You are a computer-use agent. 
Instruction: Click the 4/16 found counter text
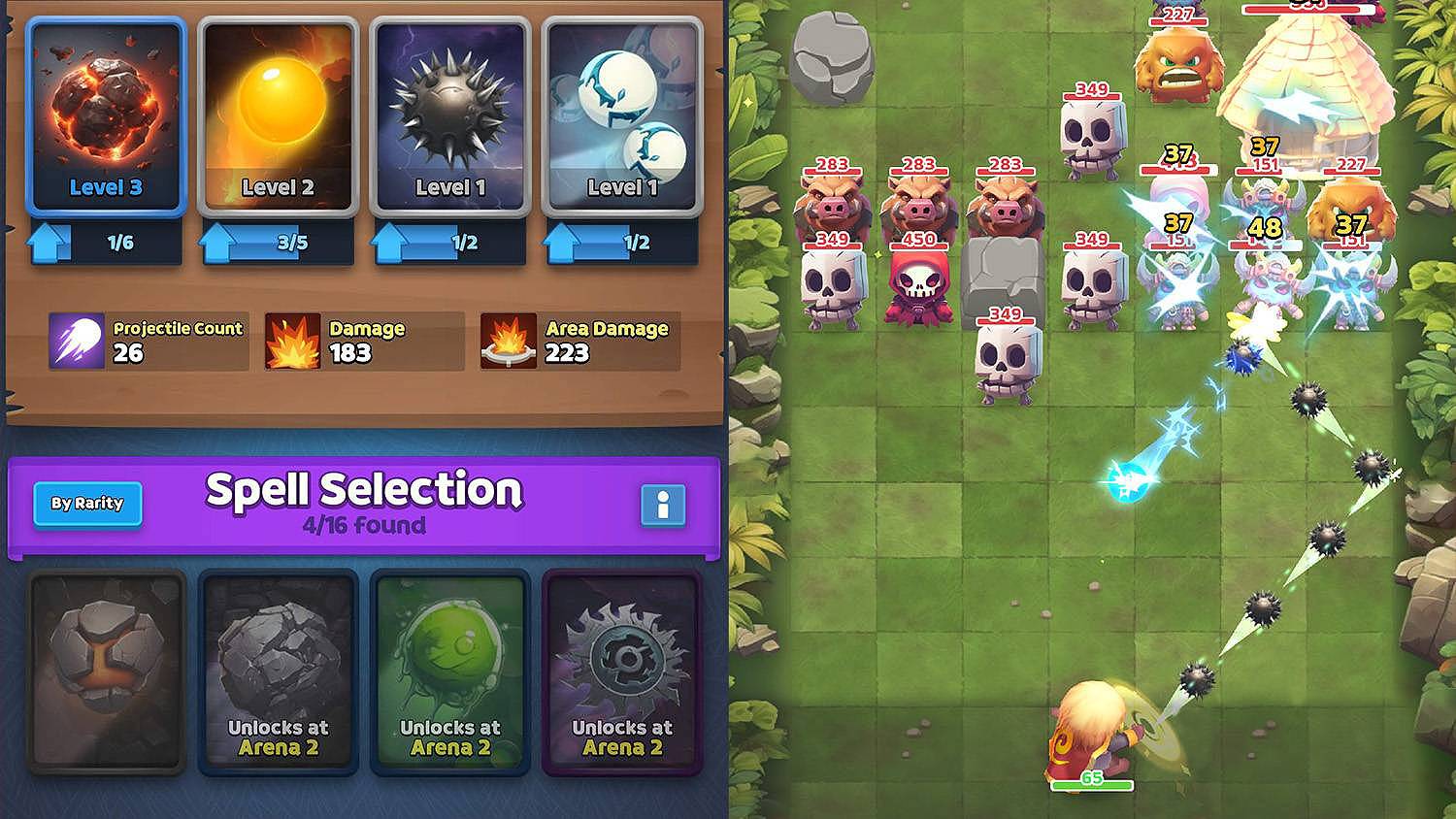tap(364, 527)
